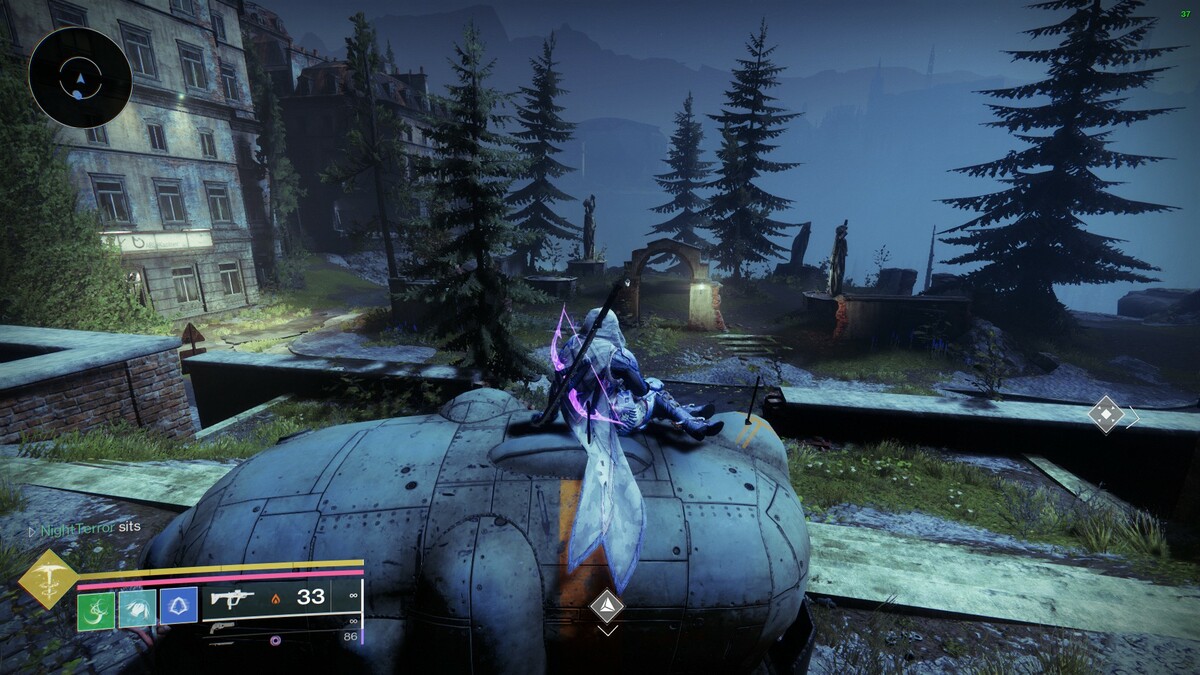Select the diamond objective marker above the chevron

(x=606, y=605)
